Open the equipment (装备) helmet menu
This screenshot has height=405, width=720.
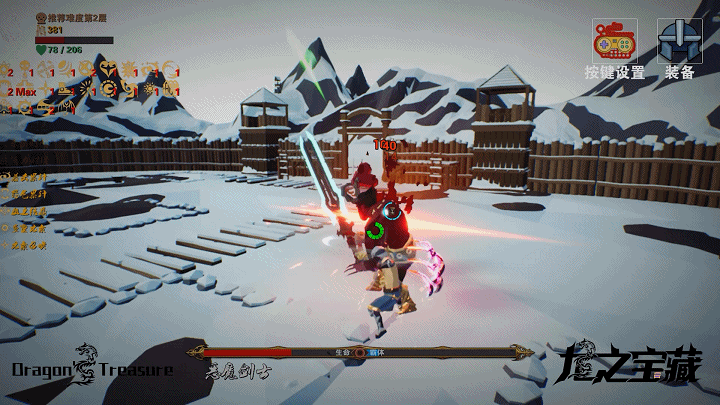click(x=679, y=42)
